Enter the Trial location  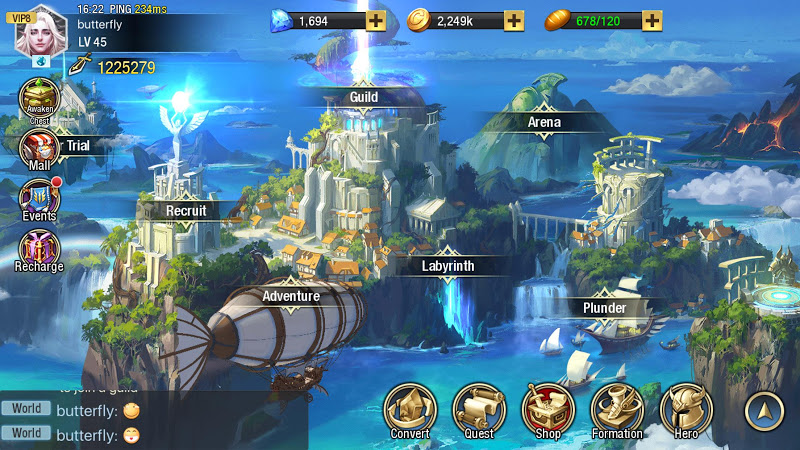click(x=78, y=146)
